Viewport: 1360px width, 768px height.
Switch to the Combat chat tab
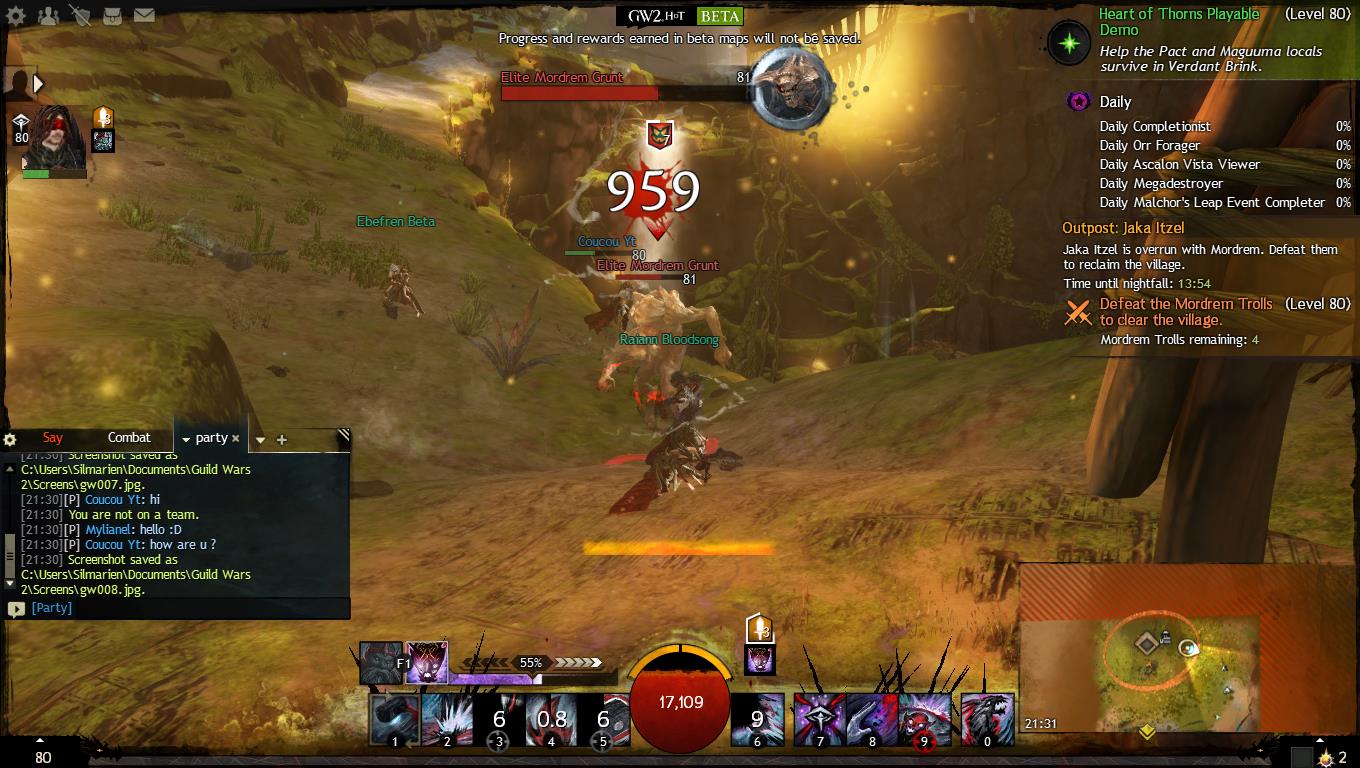click(x=129, y=438)
